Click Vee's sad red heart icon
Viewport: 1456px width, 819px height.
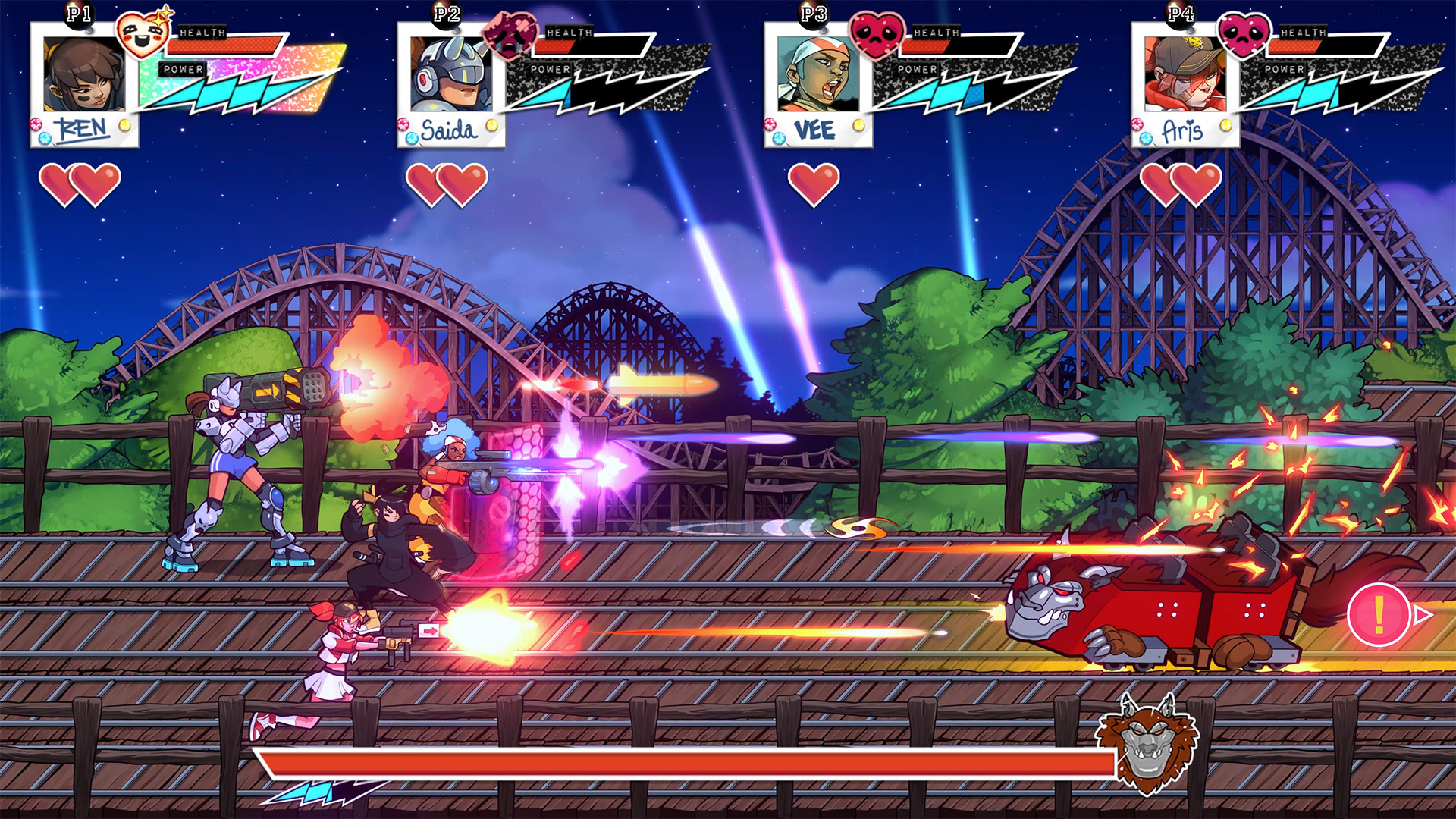(877, 35)
